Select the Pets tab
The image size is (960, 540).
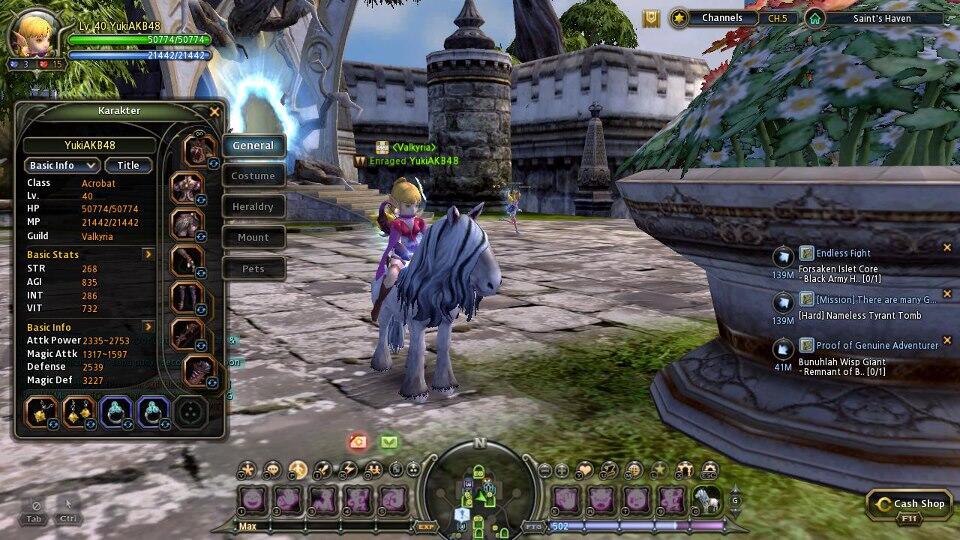tap(253, 269)
